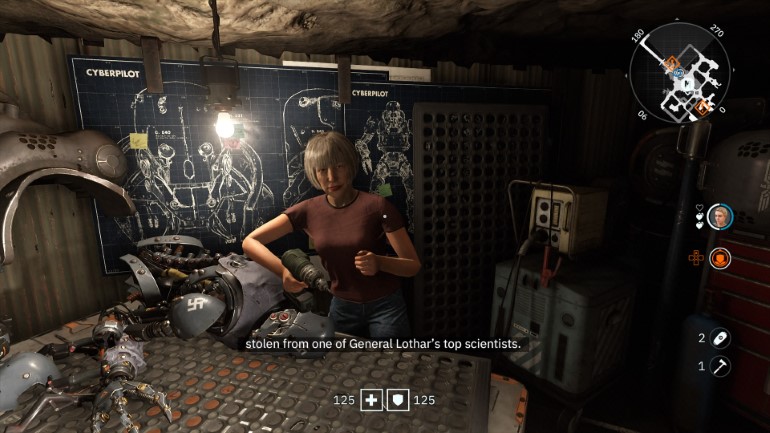Click the health cross icon

(372, 400)
